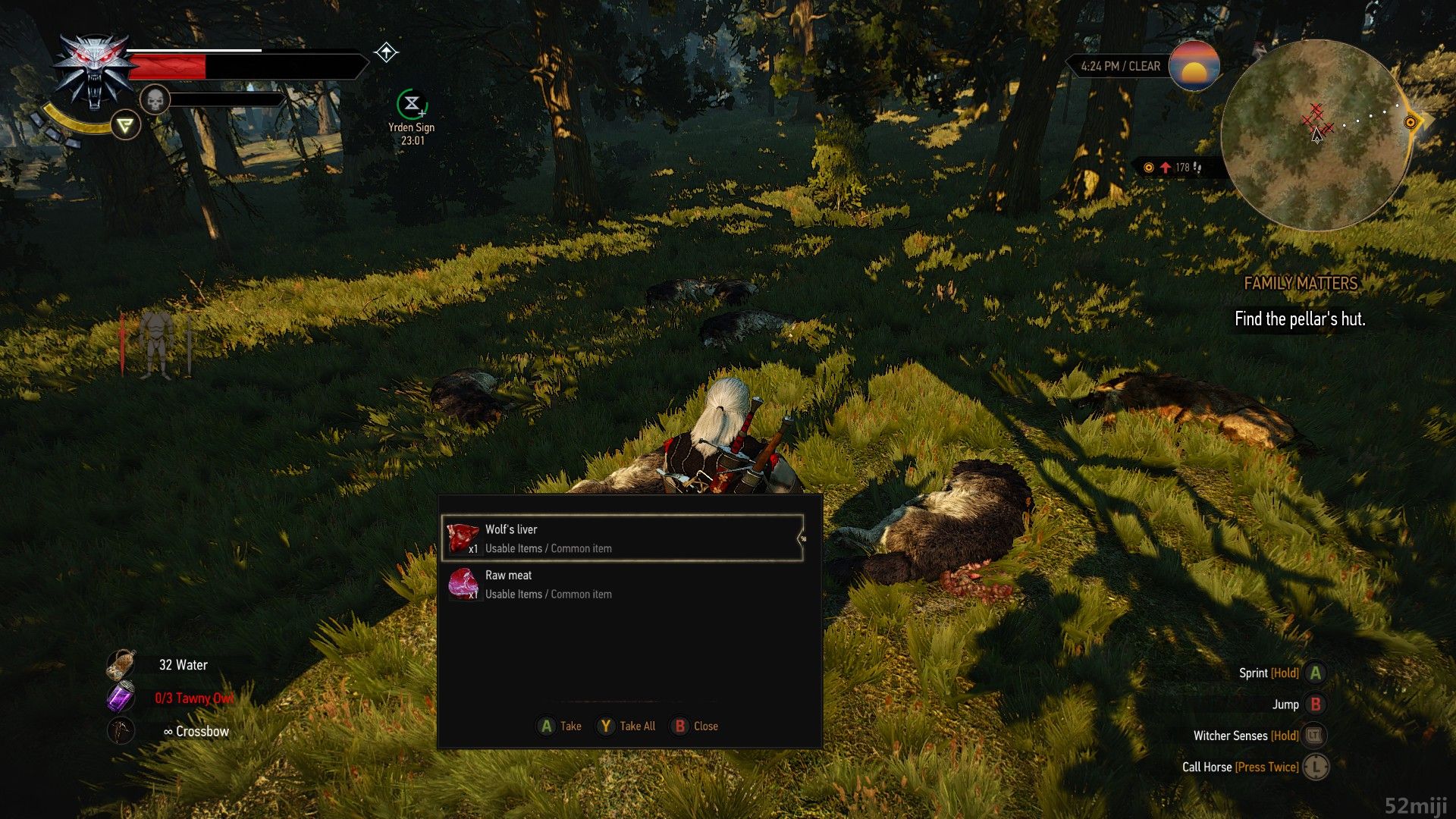Image resolution: width=1456 pixels, height=819 pixels.
Task: Select the active sign icon by medallion
Action: click(x=125, y=125)
